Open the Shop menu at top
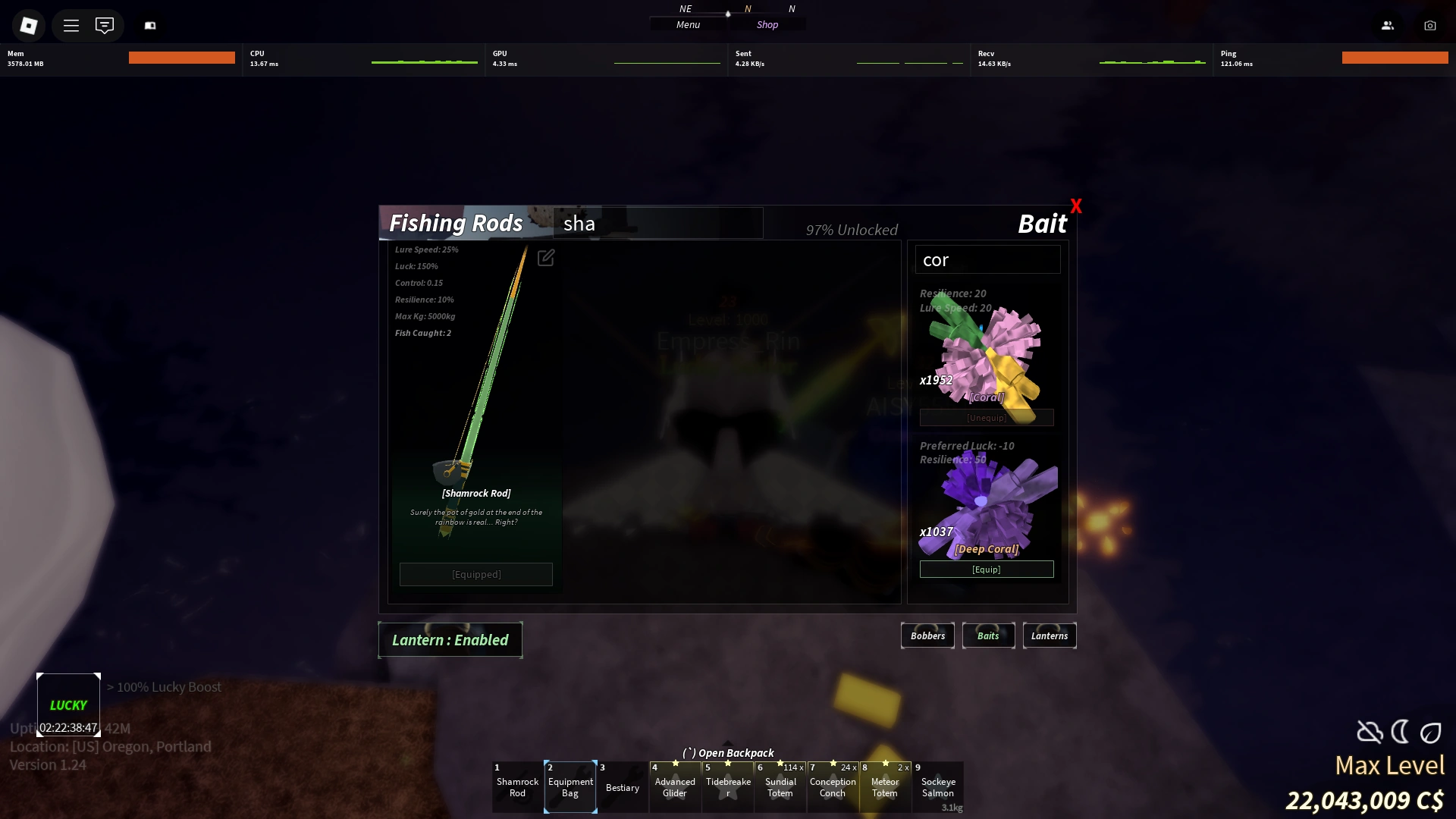Viewport: 1456px width, 819px height. pyautogui.click(x=766, y=24)
